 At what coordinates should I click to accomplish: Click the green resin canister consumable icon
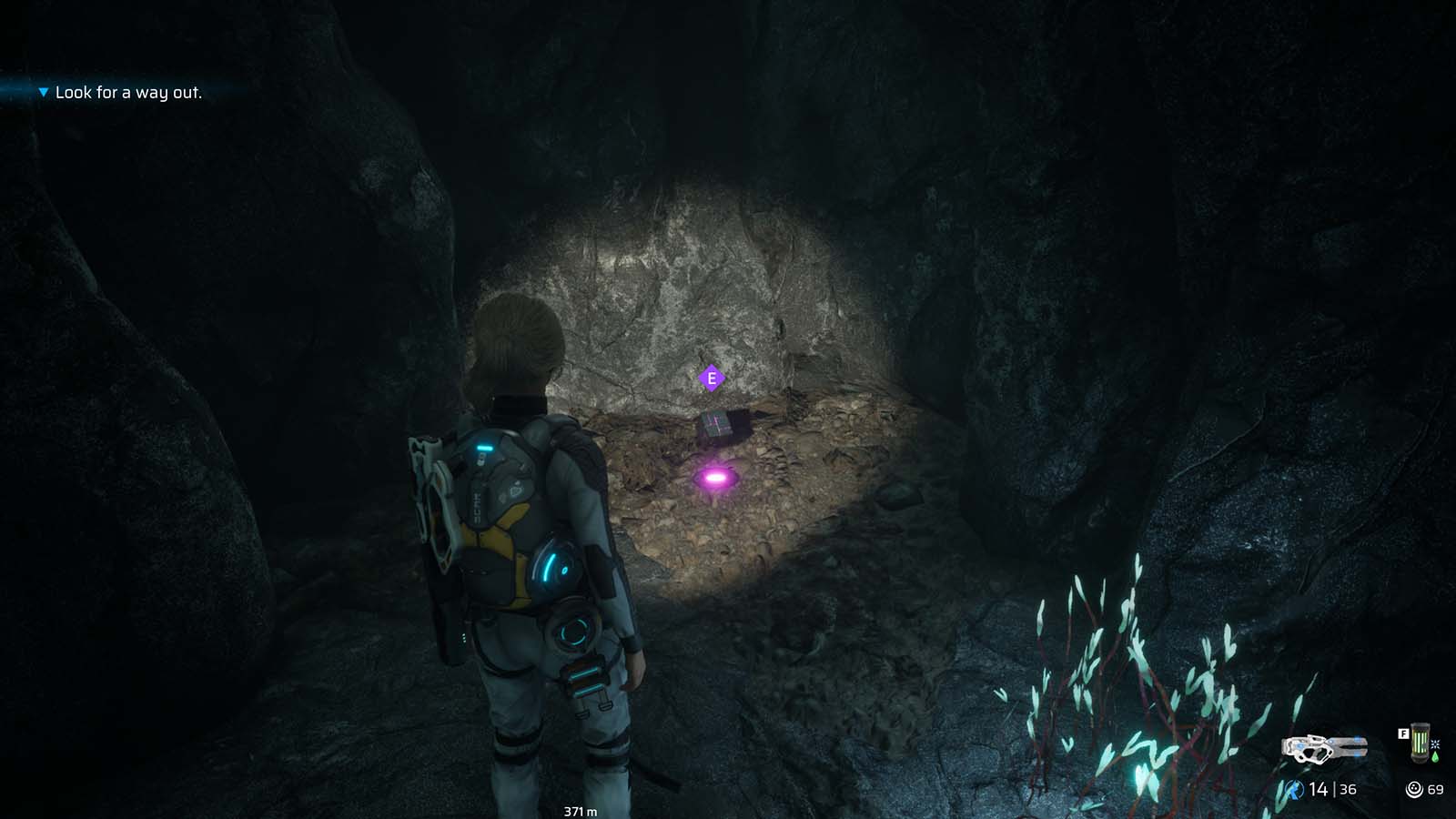(x=1421, y=742)
